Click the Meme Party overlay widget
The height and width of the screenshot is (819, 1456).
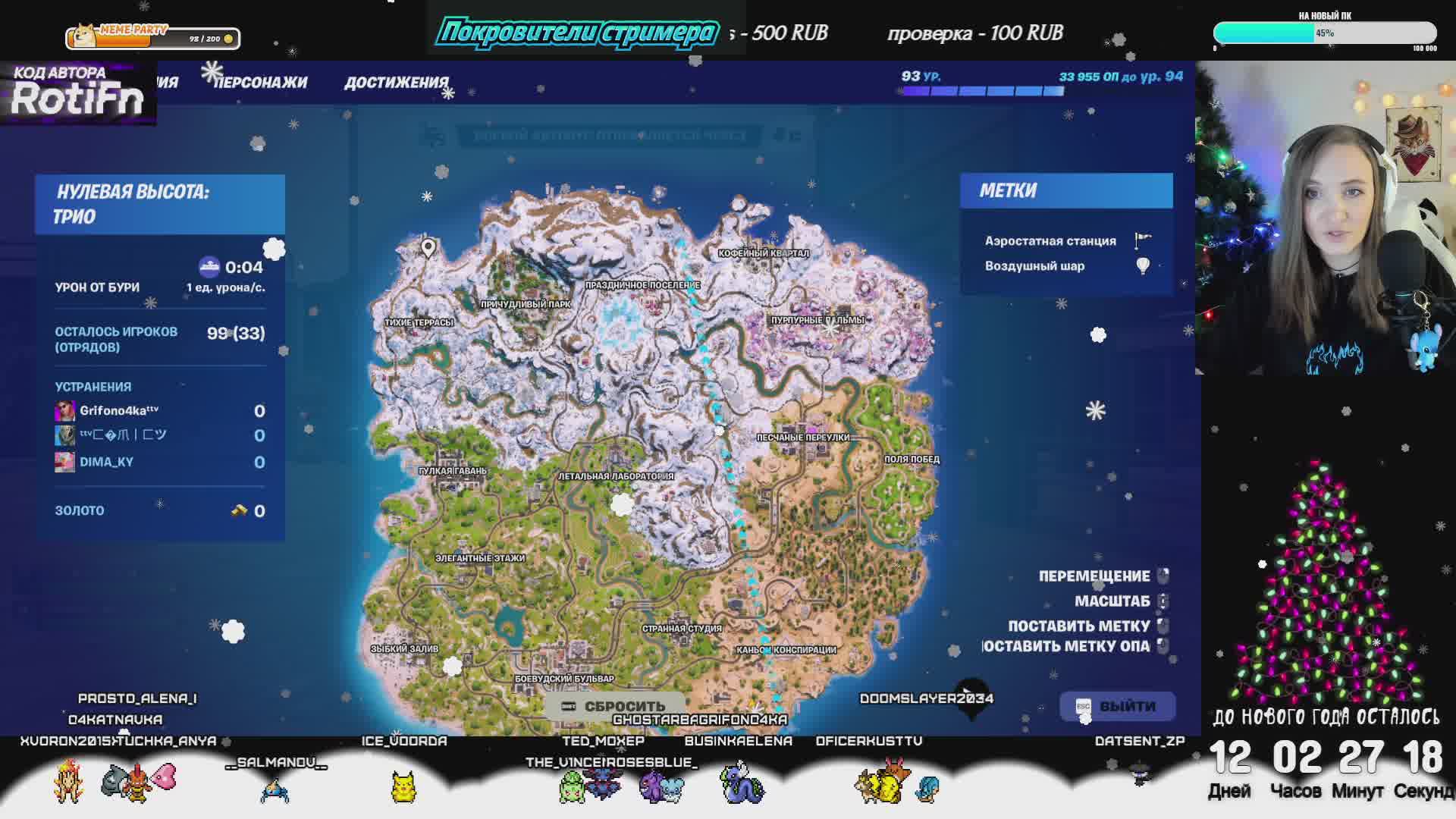coord(153,36)
